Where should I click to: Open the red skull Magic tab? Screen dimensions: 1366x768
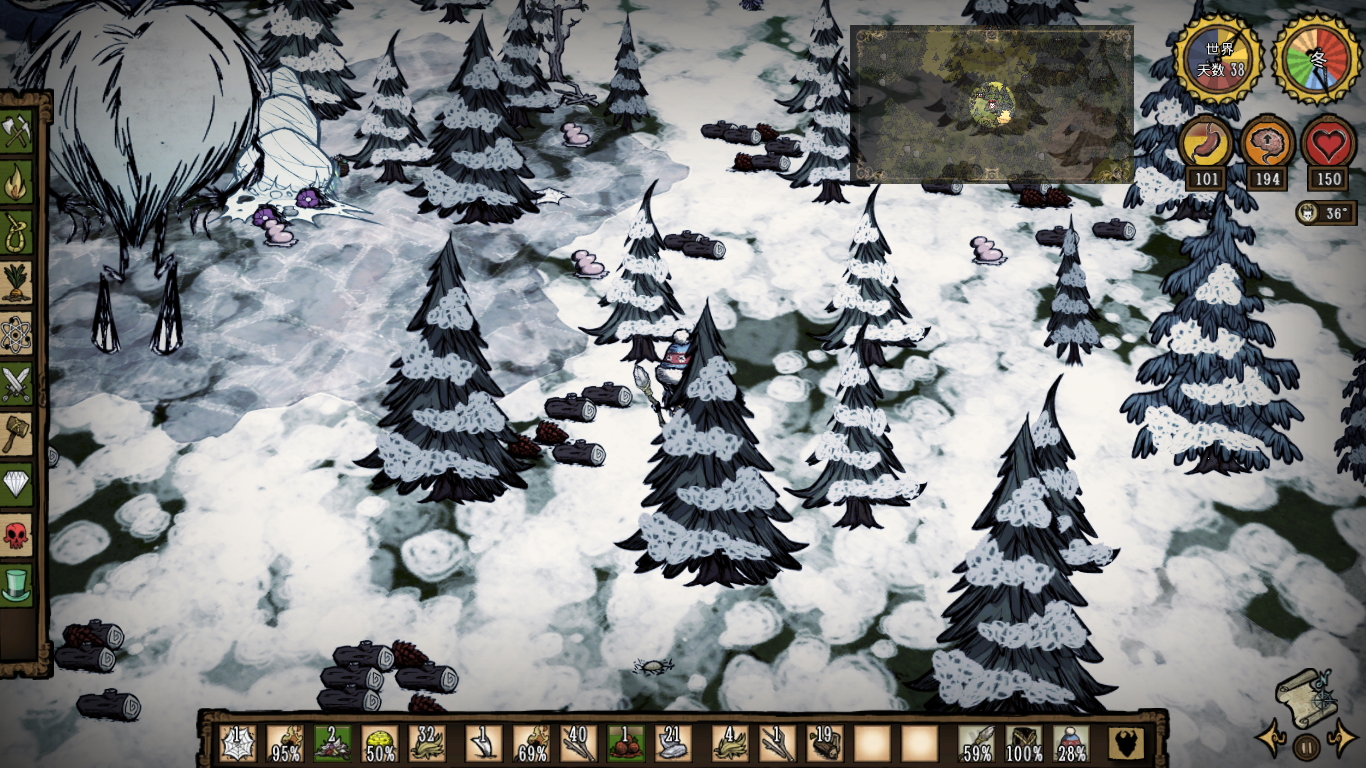coord(17,534)
